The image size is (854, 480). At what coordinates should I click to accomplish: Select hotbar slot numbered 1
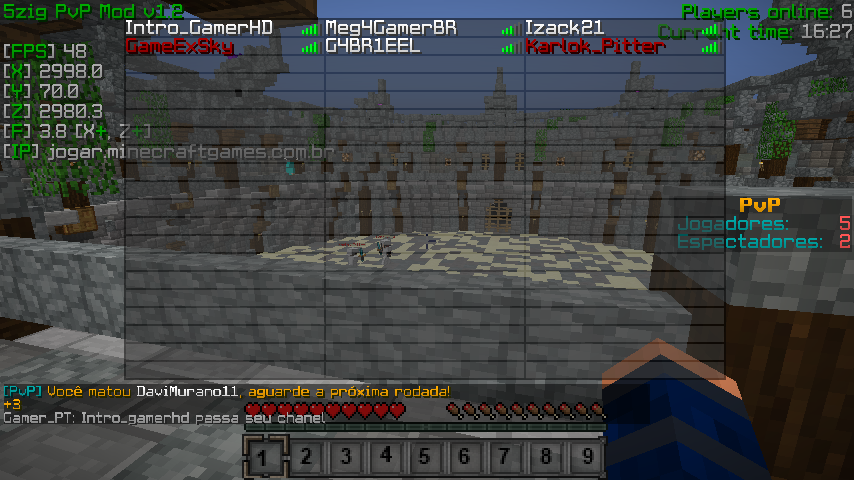(x=264, y=458)
